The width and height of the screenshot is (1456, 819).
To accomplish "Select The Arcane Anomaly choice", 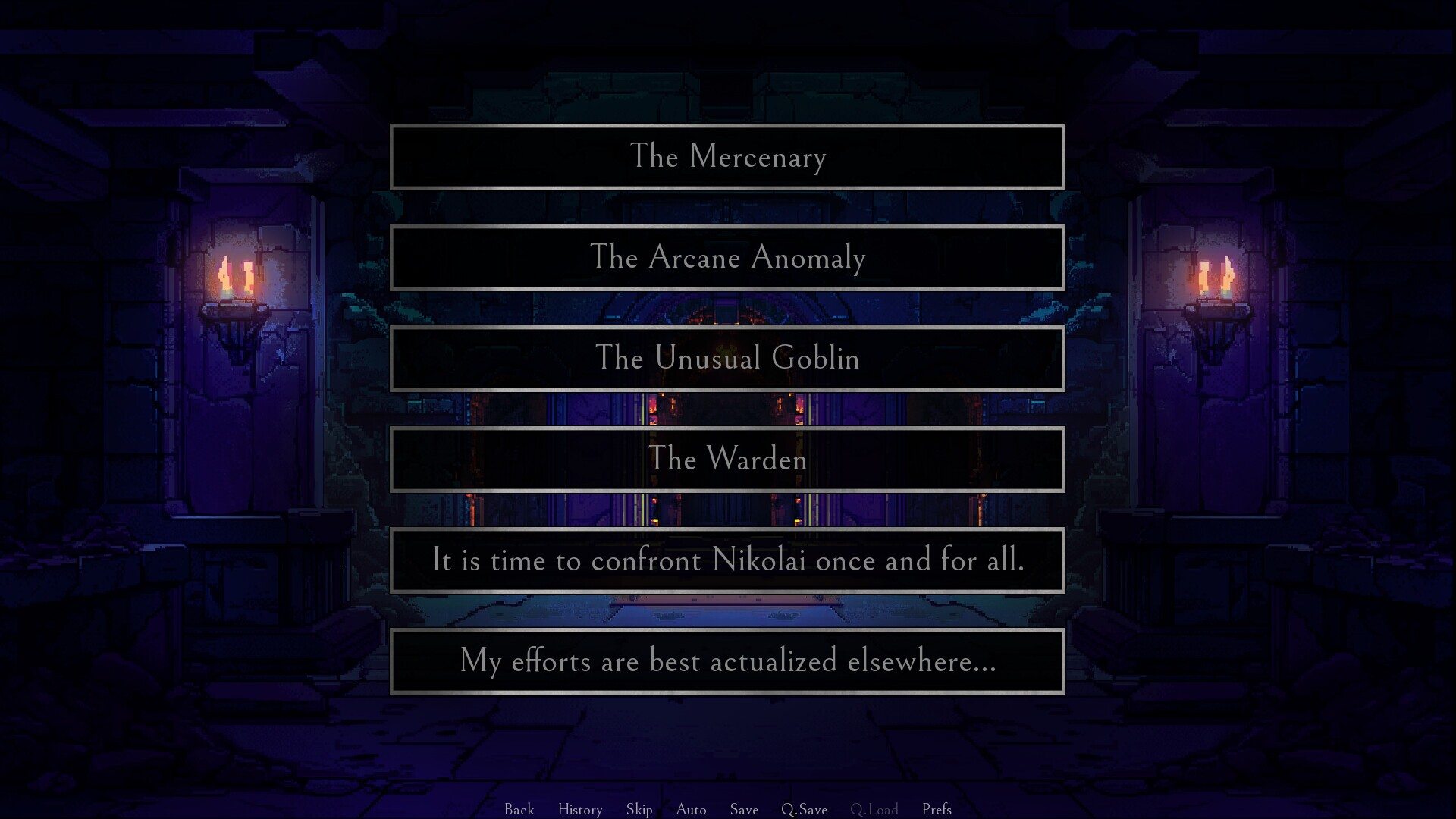I will pos(727,258).
